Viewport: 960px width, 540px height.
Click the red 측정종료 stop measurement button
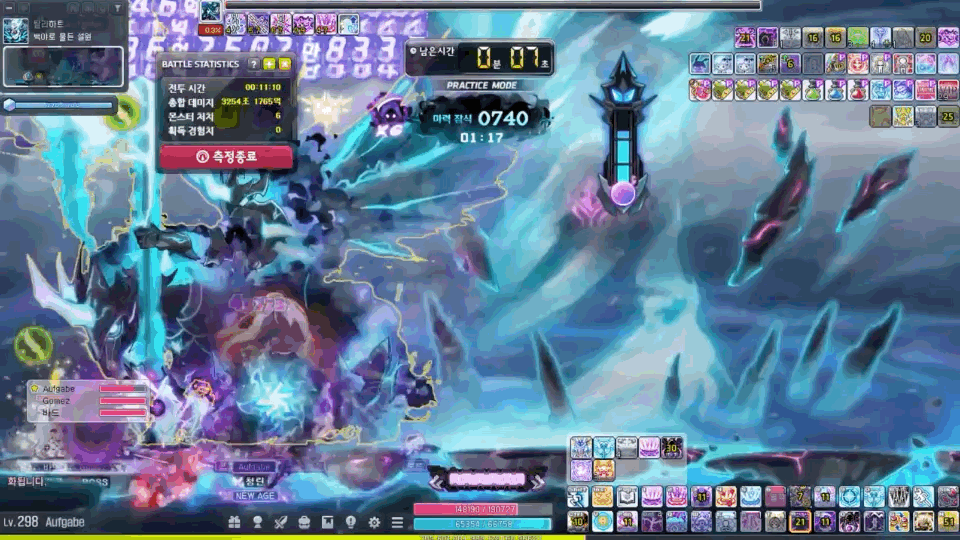coord(226,156)
